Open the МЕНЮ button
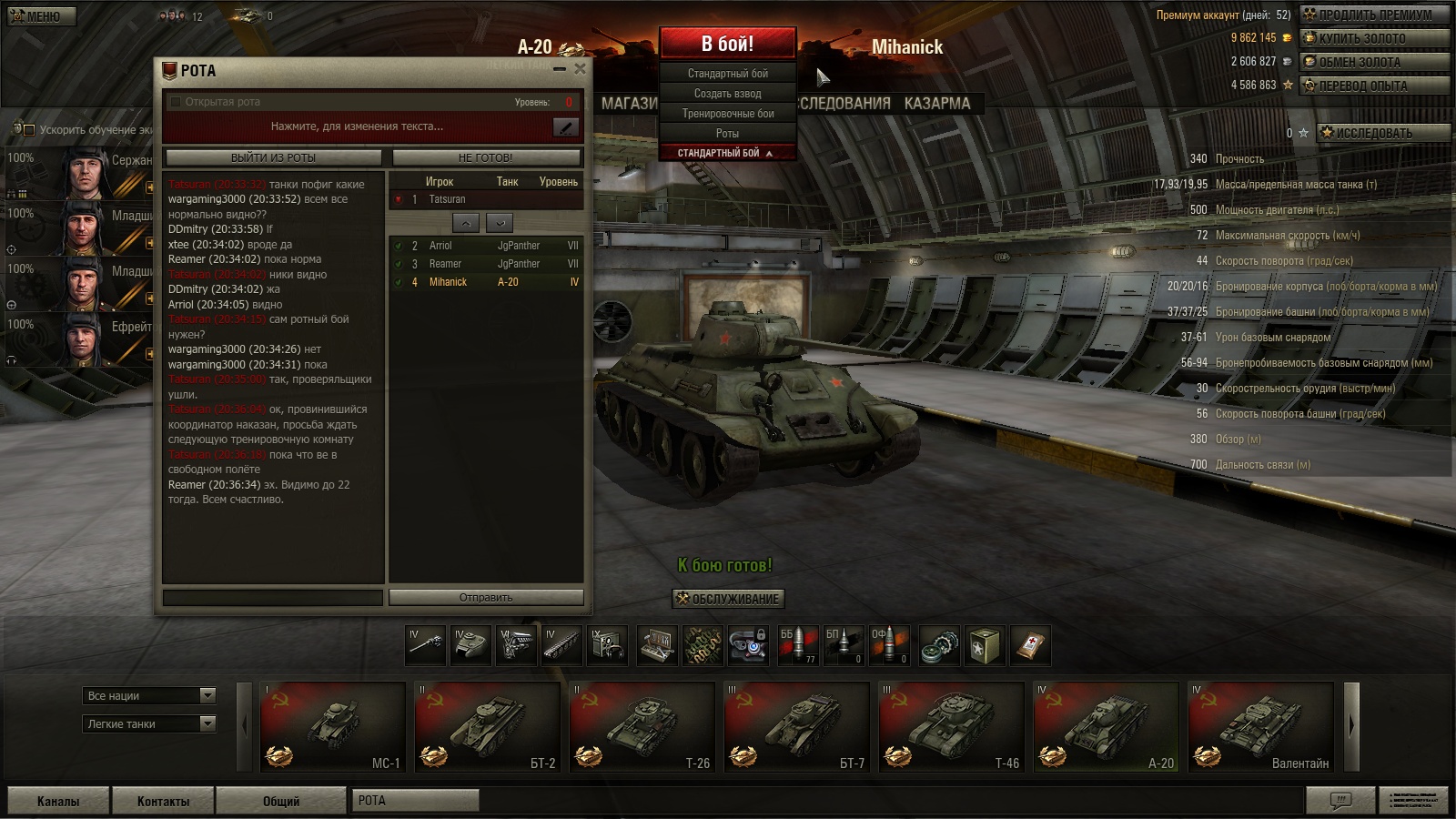This screenshot has height=819, width=1456. [x=42, y=16]
